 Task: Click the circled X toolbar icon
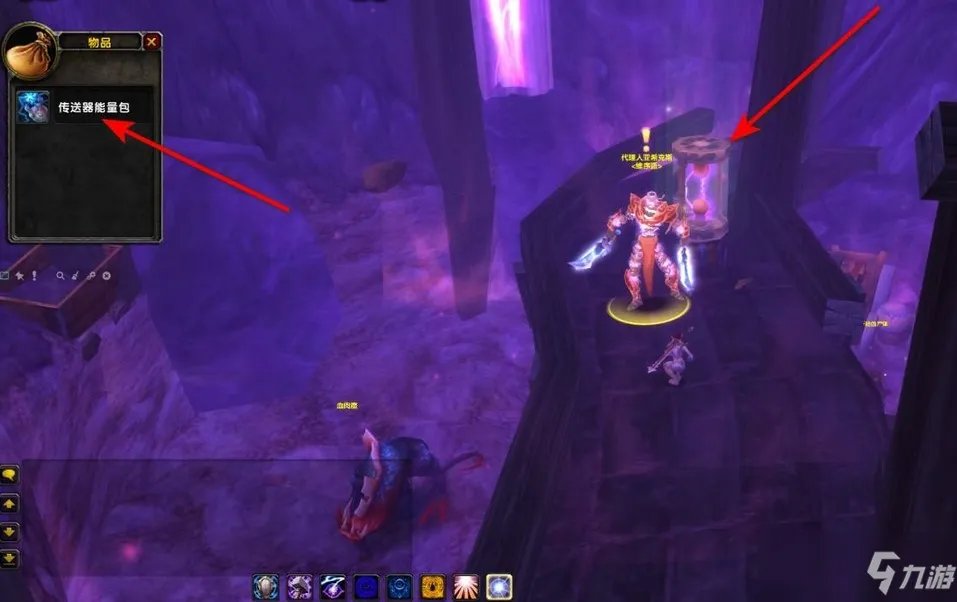(106, 275)
